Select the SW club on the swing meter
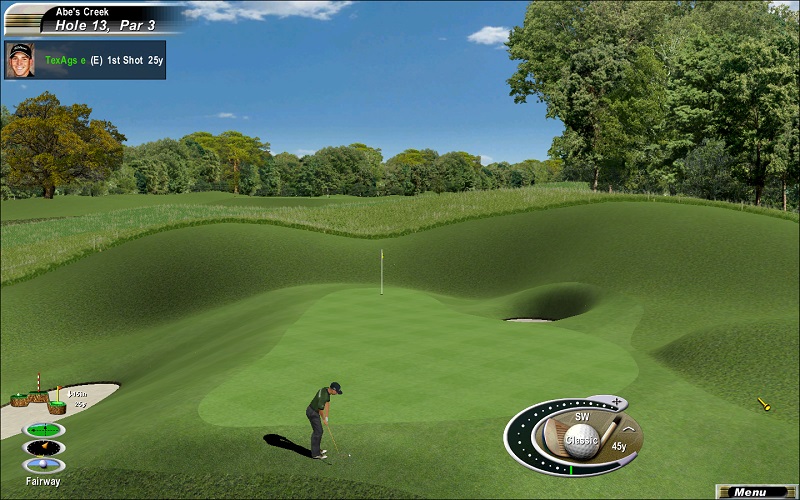 [x=582, y=415]
